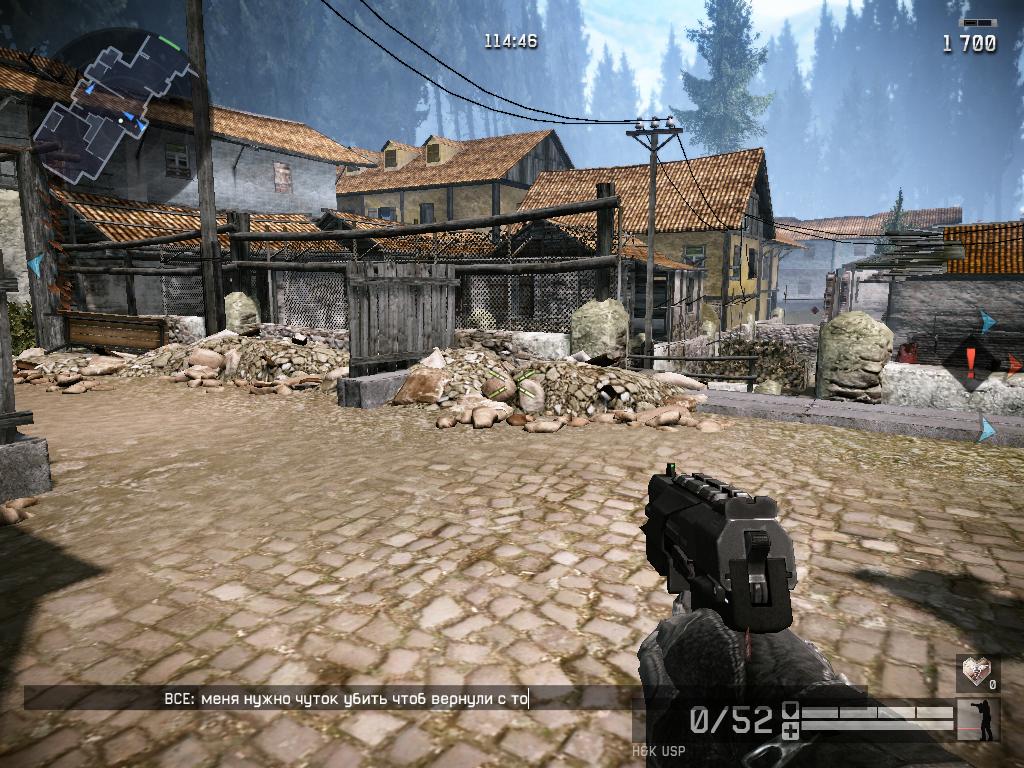This screenshot has height=768, width=1024.
Task: Click the minimap in the corner
Action: point(110,108)
